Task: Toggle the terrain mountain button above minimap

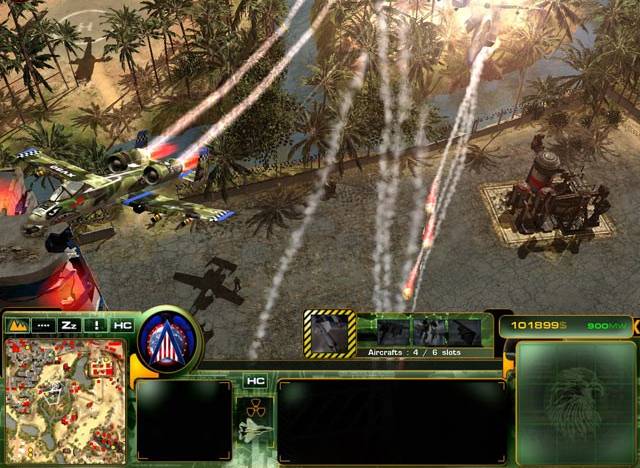Action: click(17, 325)
